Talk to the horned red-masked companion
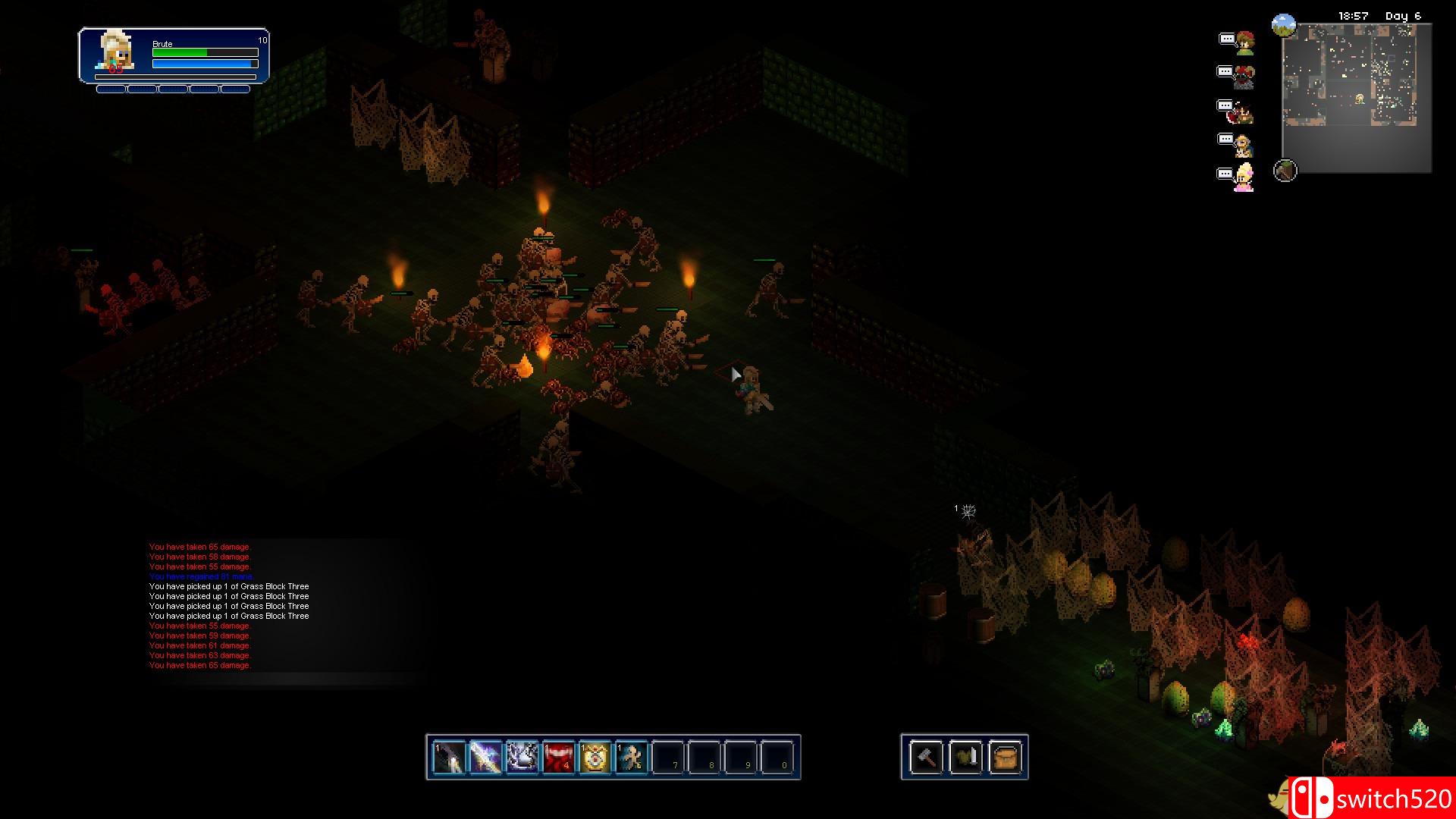Screen dimensions: 1456x819 1244,77
